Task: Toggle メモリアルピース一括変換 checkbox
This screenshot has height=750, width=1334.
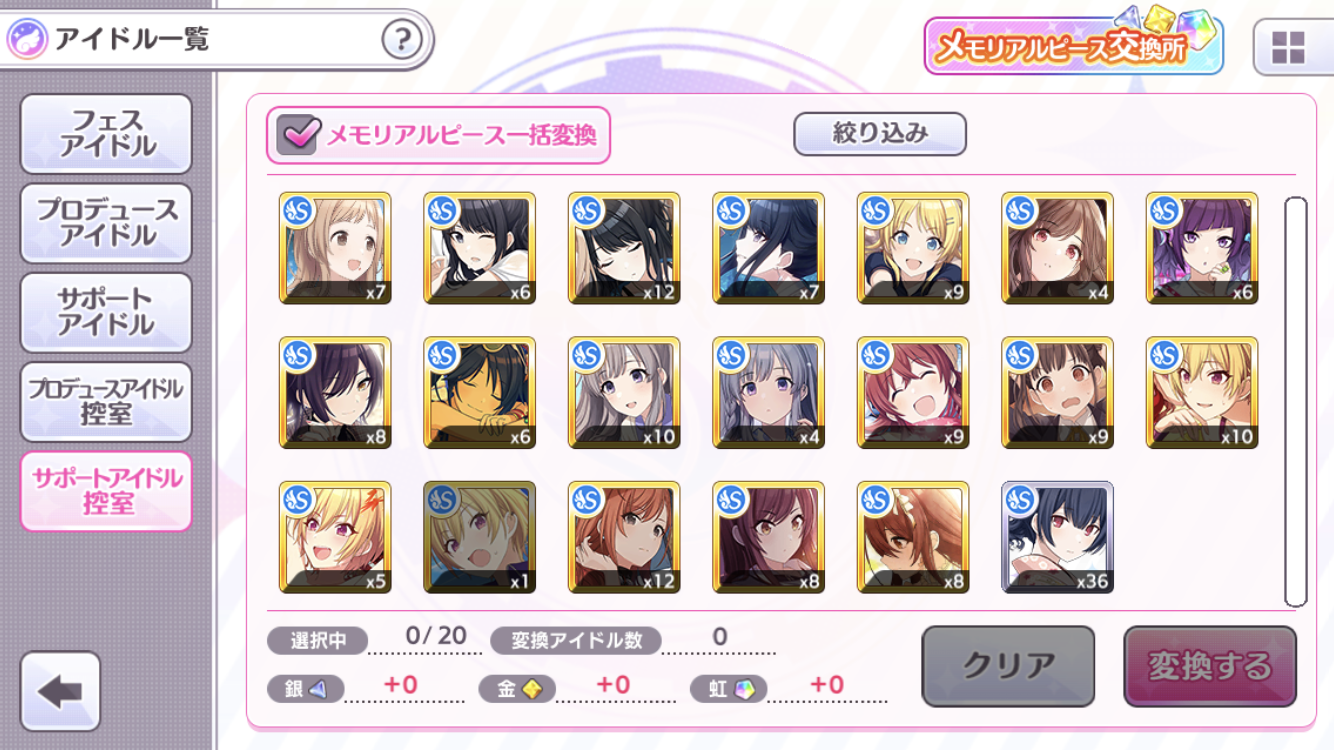Action: pos(298,135)
